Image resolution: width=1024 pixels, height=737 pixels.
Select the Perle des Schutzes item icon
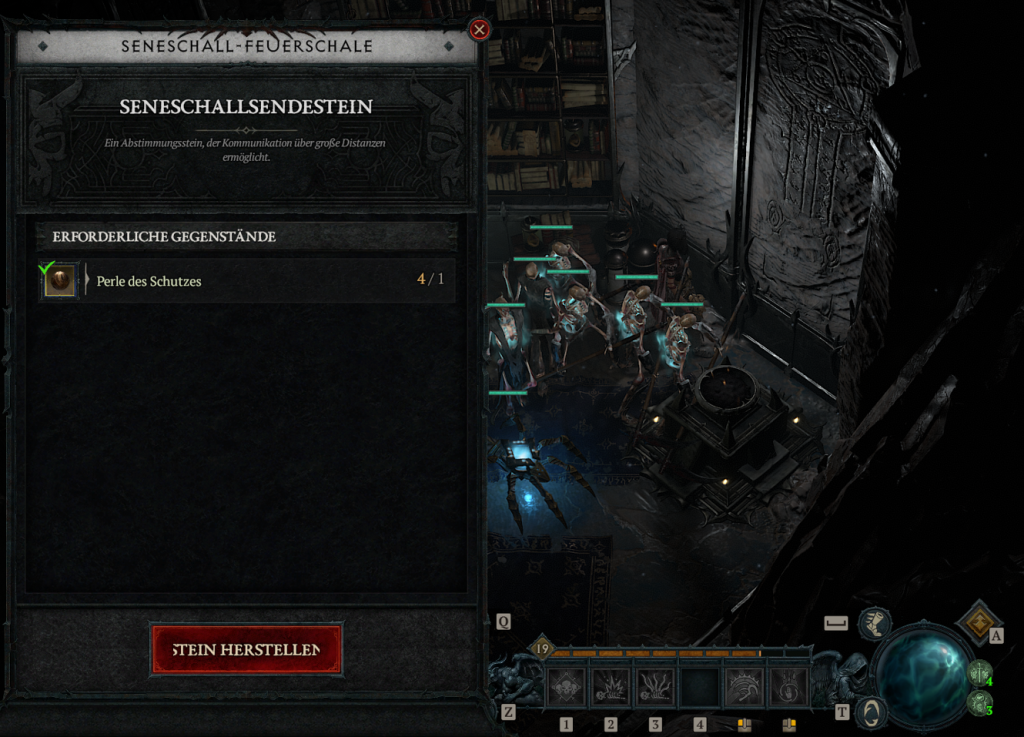click(x=59, y=281)
